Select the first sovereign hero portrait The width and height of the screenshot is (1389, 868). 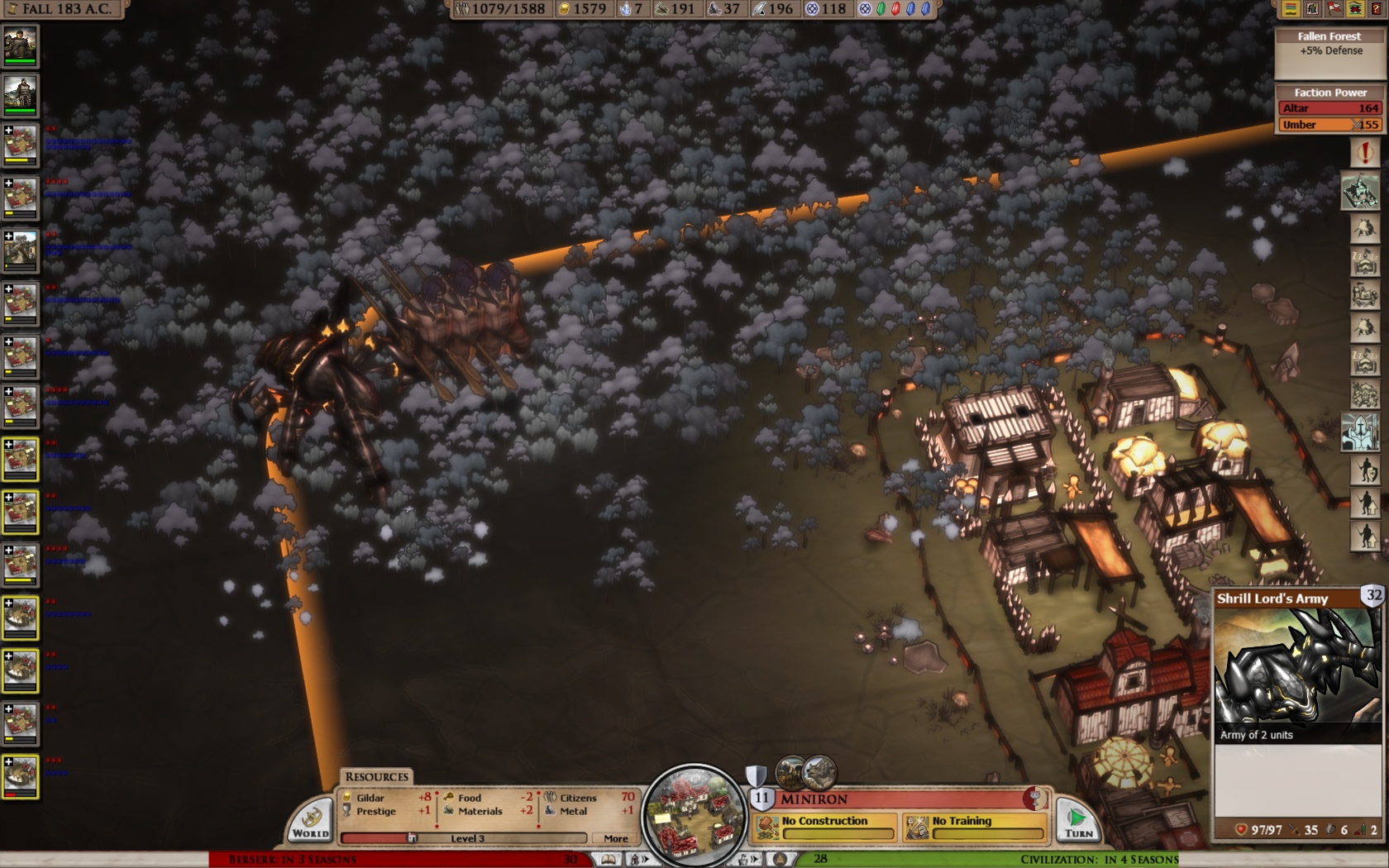(20, 45)
